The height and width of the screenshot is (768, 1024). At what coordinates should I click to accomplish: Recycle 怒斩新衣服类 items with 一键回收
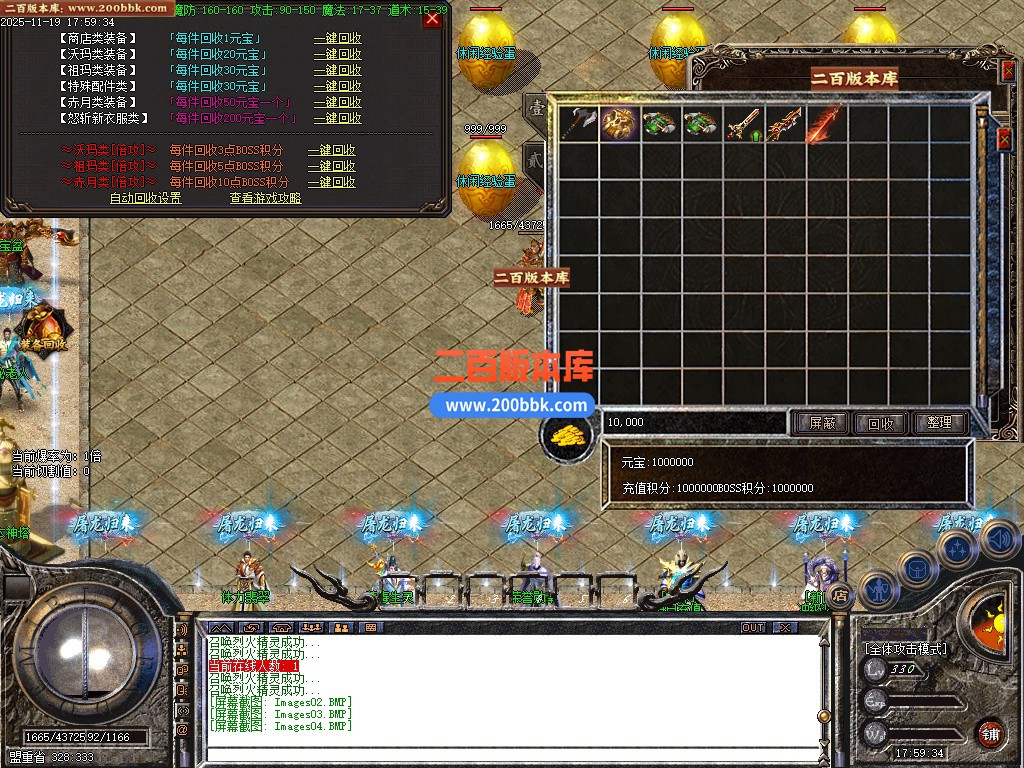pyautogui.click(x=337, y=118)
